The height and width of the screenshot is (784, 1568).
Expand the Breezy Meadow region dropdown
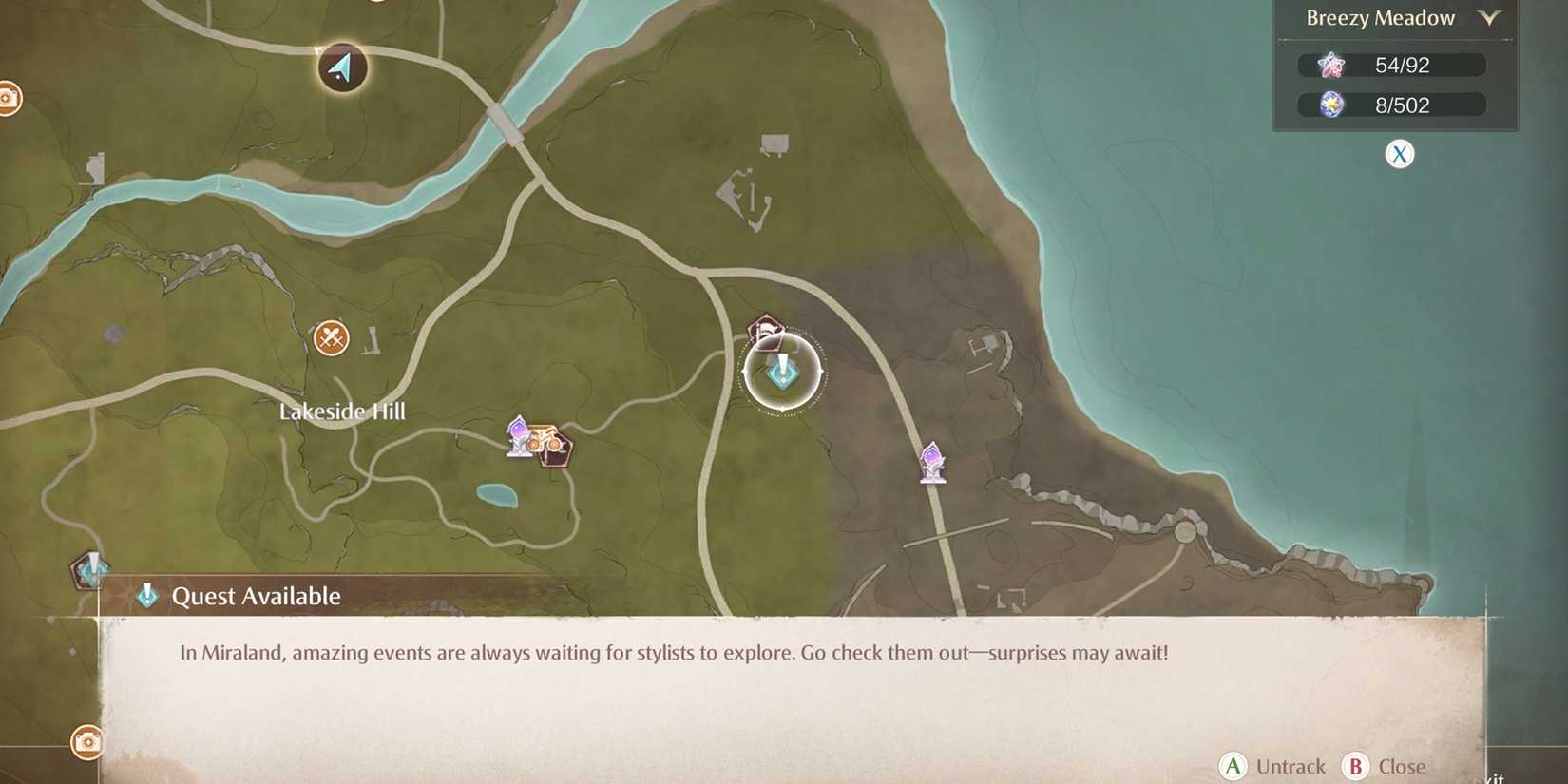click(1491, 18)
